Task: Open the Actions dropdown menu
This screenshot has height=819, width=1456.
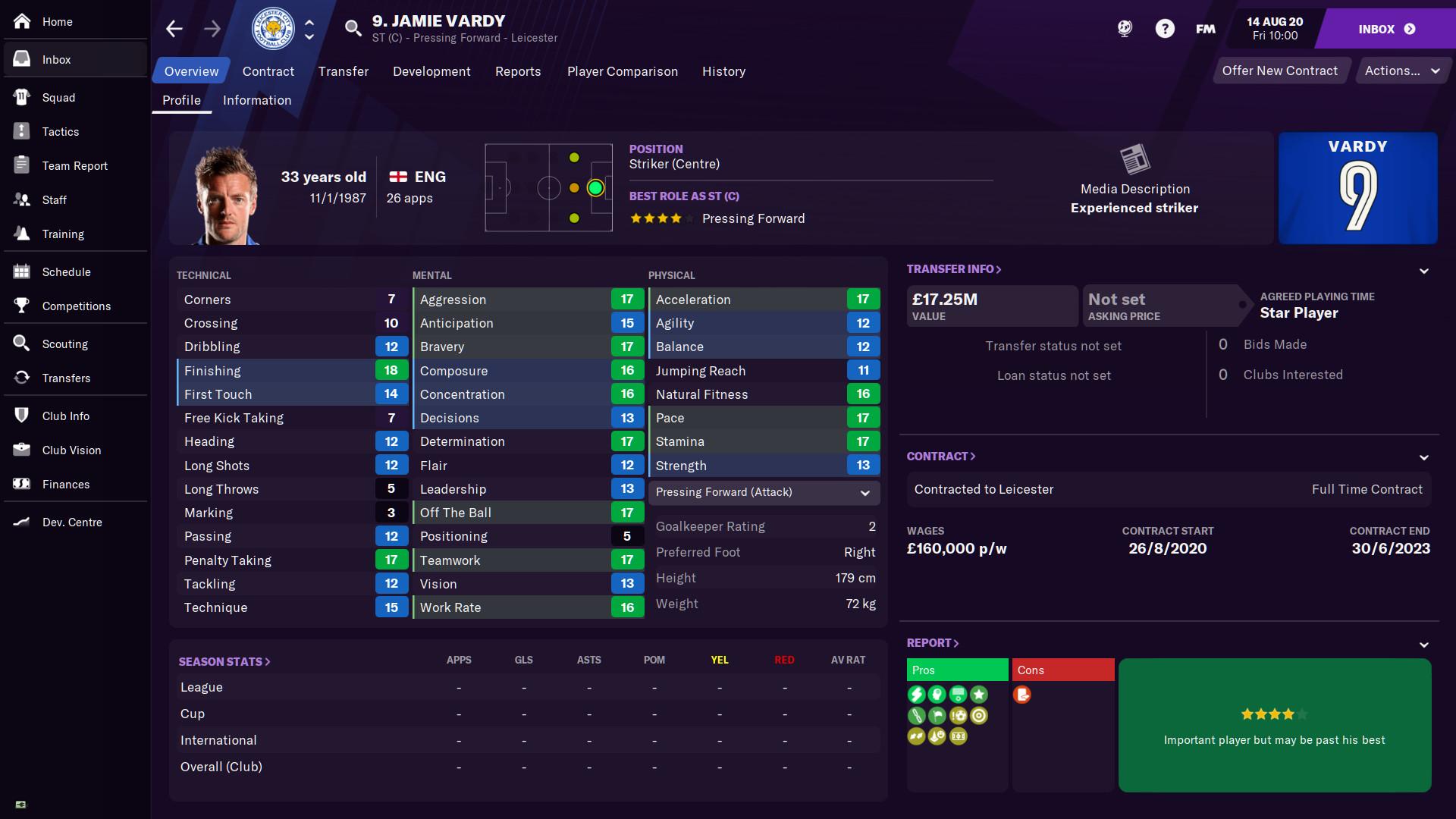Action: [x=1402, y=70]
